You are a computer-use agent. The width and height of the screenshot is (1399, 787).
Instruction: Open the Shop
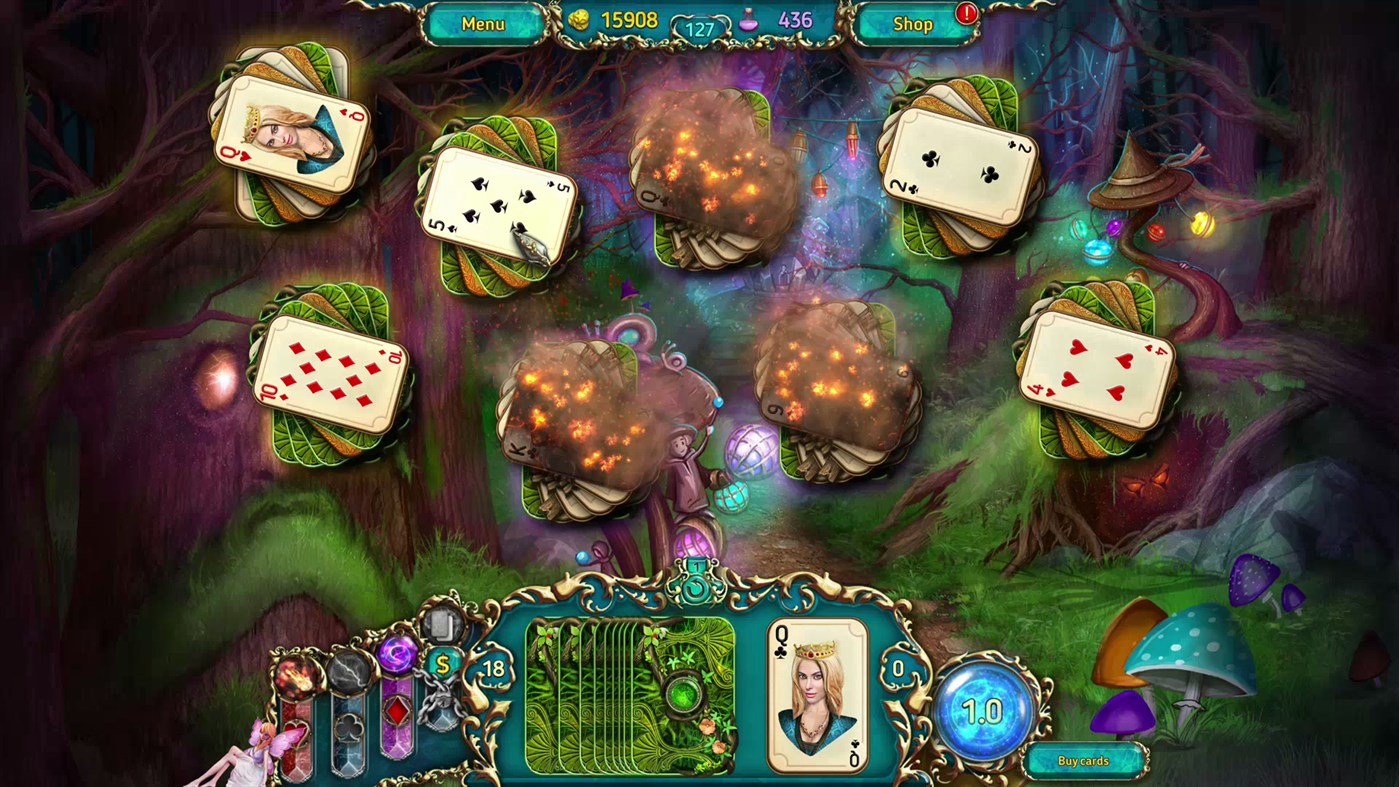[911, 23]
